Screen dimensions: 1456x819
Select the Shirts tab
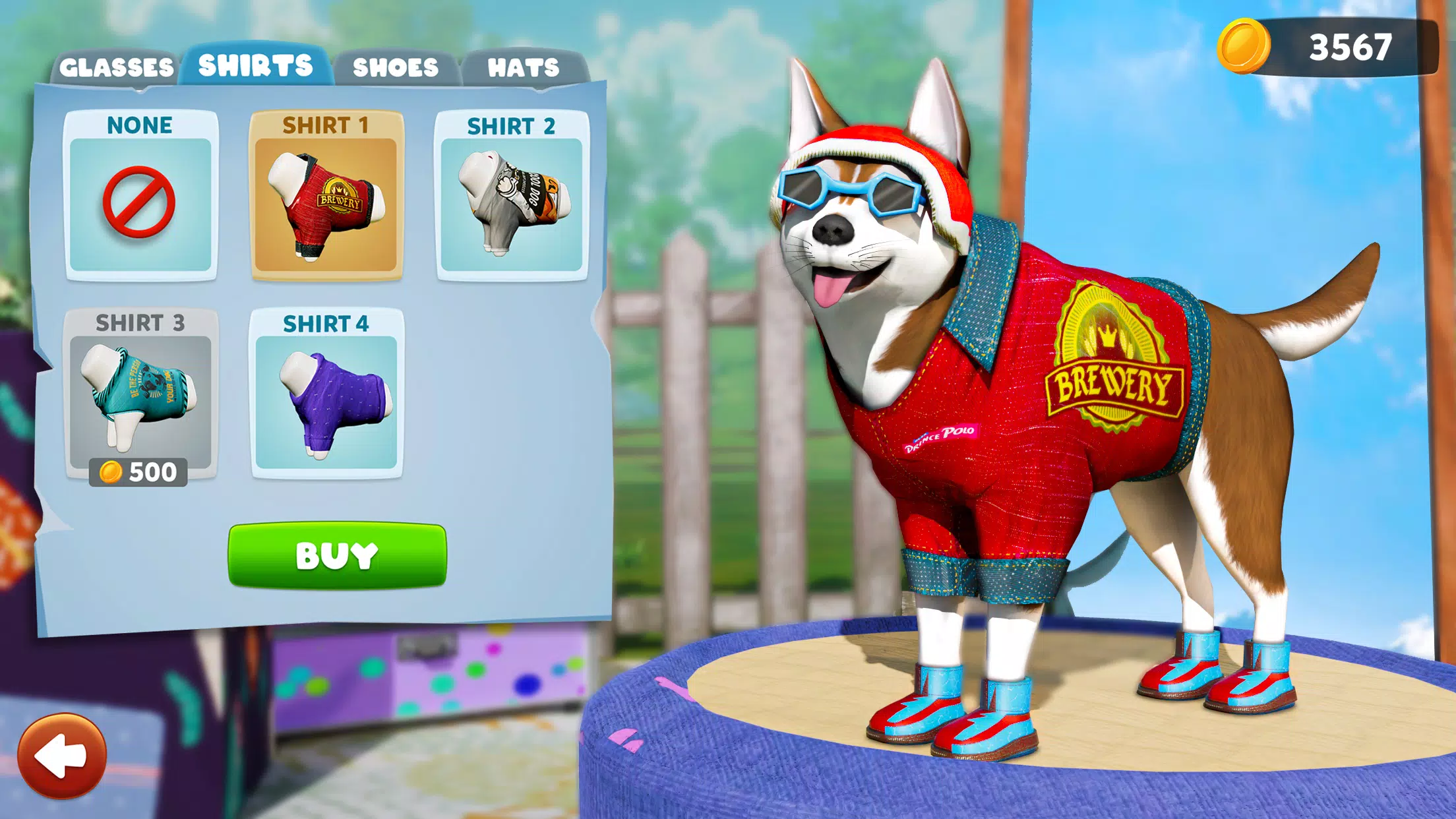pos(255,66)
